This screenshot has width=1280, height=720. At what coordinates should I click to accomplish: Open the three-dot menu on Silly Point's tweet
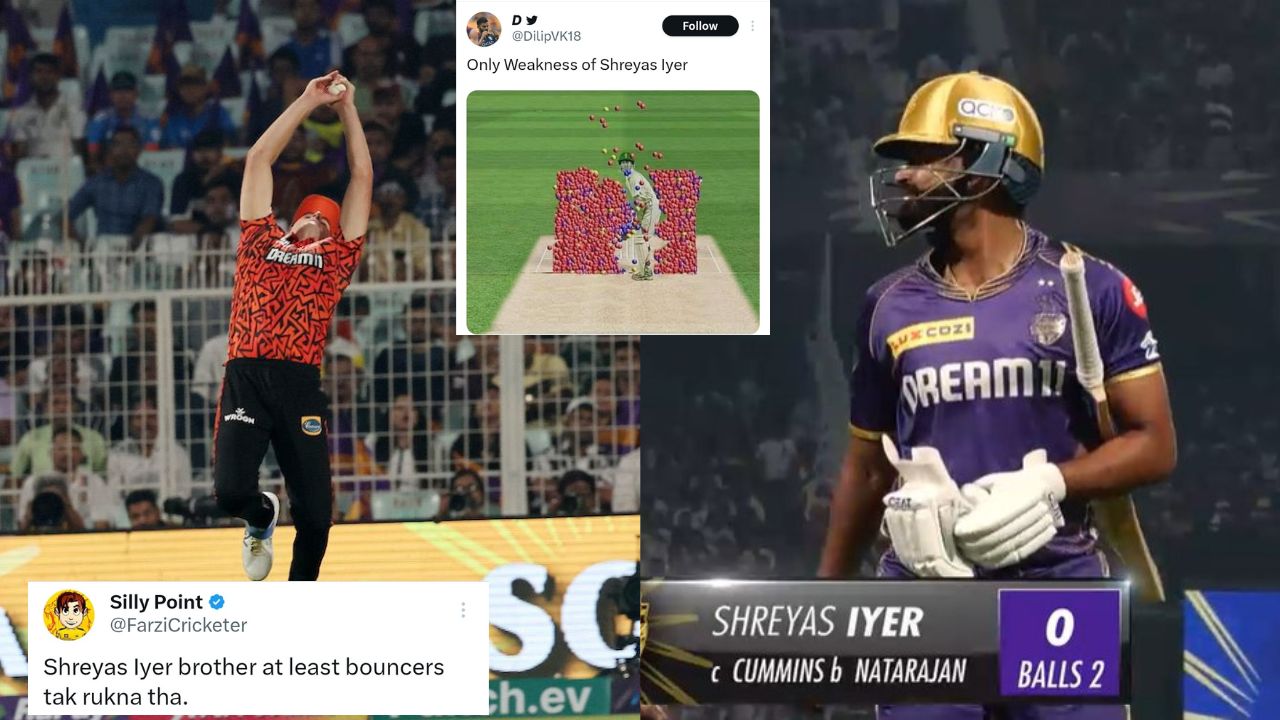coord(463,610)
